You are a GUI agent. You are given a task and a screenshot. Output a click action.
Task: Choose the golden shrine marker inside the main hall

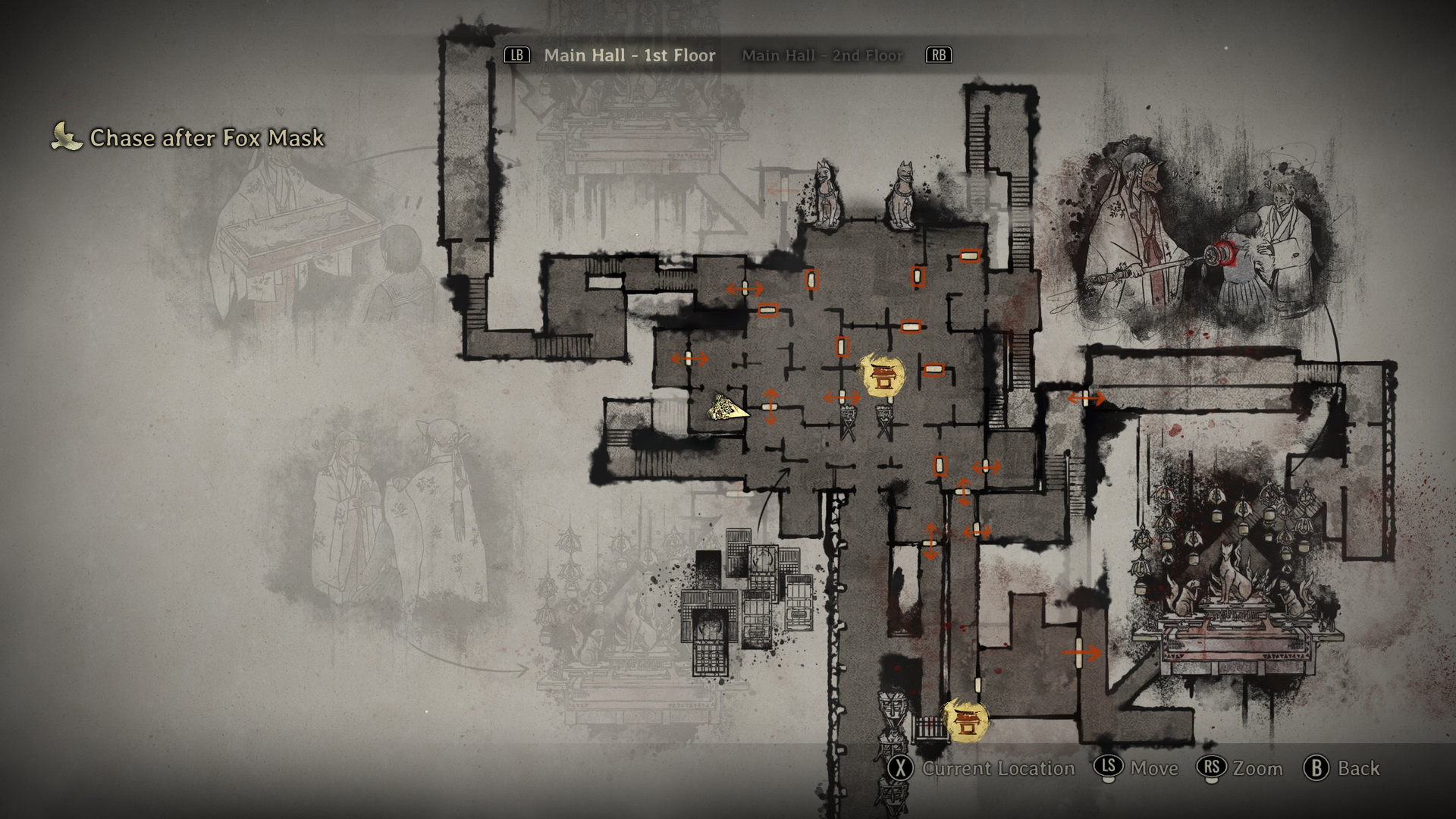point(883,377)
